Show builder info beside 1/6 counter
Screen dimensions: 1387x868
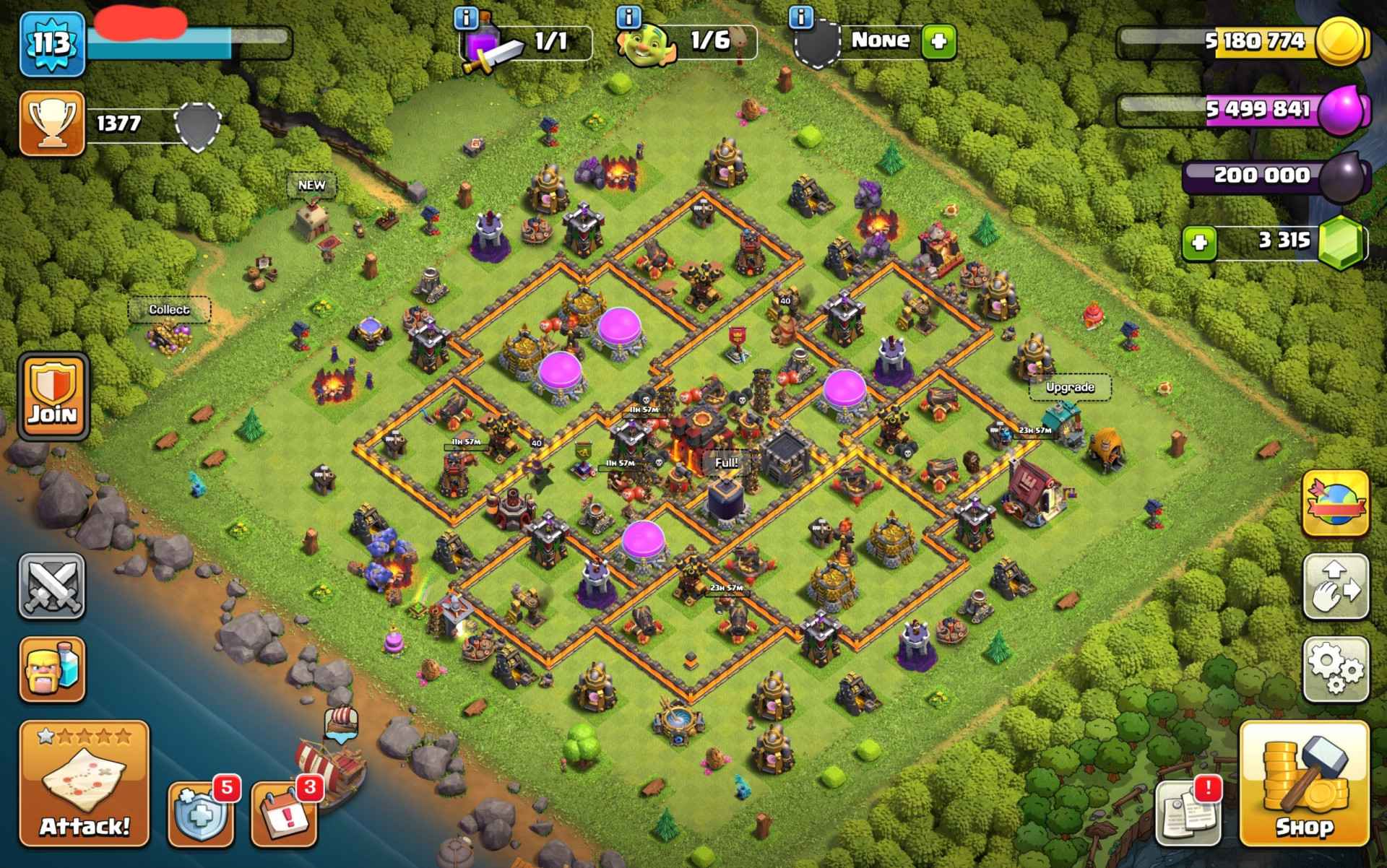pyautogui.click(x=630, y=16)
